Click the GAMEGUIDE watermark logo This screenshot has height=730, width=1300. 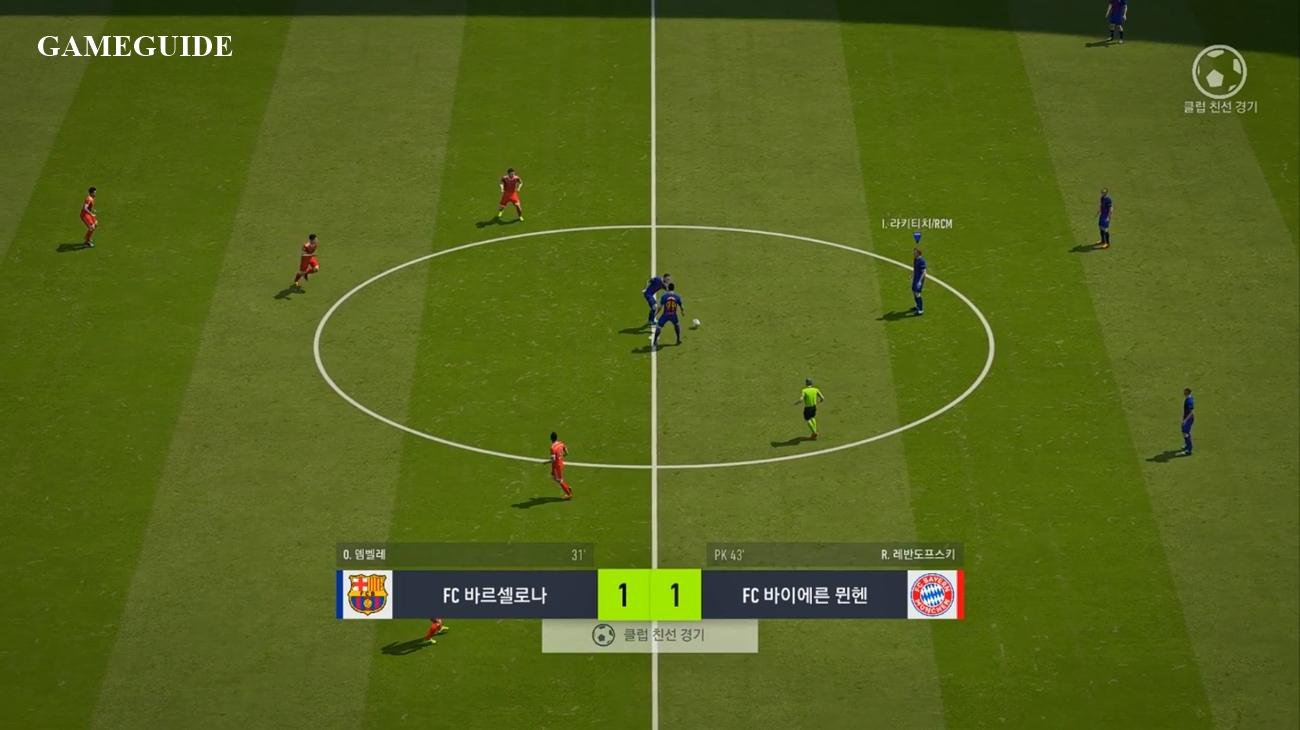tap(135, 46)
